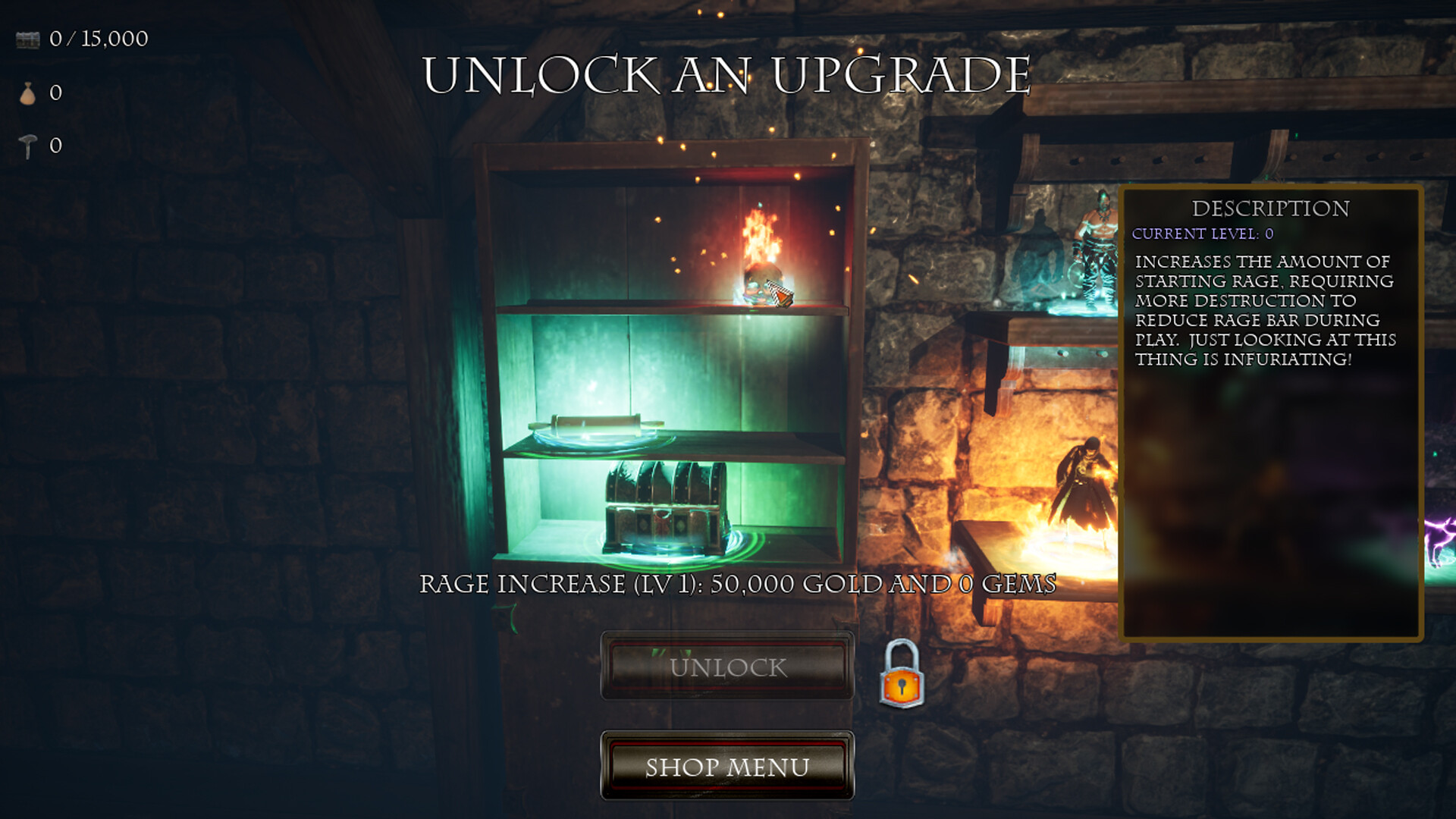Viewport: 1456px width, 819px height.
Task: Open the Shop Menu
Action: [726, 768]
